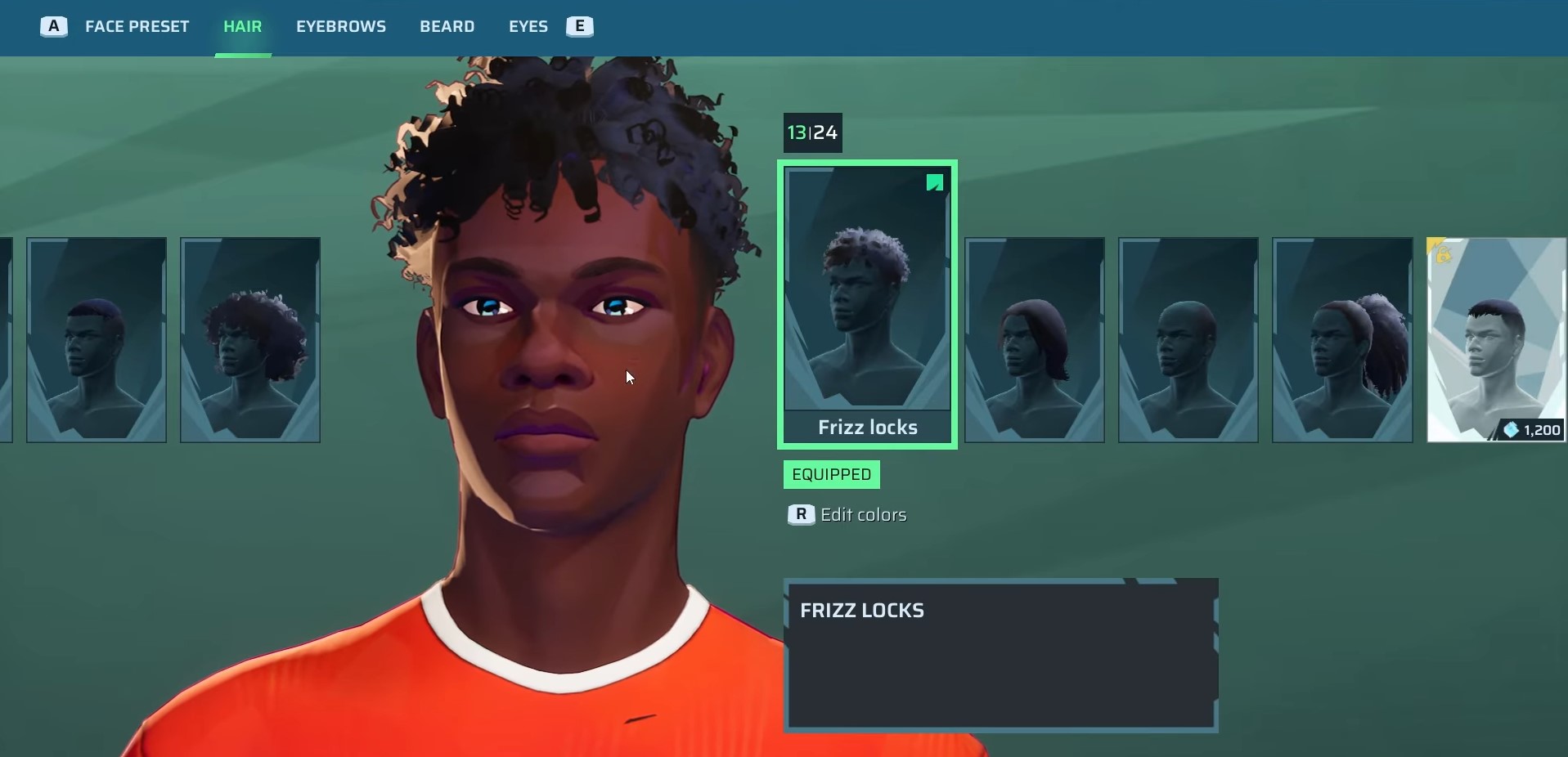Choose the short buzz cut hairstyle card
1568x757 pixels.
coord(97,339)
